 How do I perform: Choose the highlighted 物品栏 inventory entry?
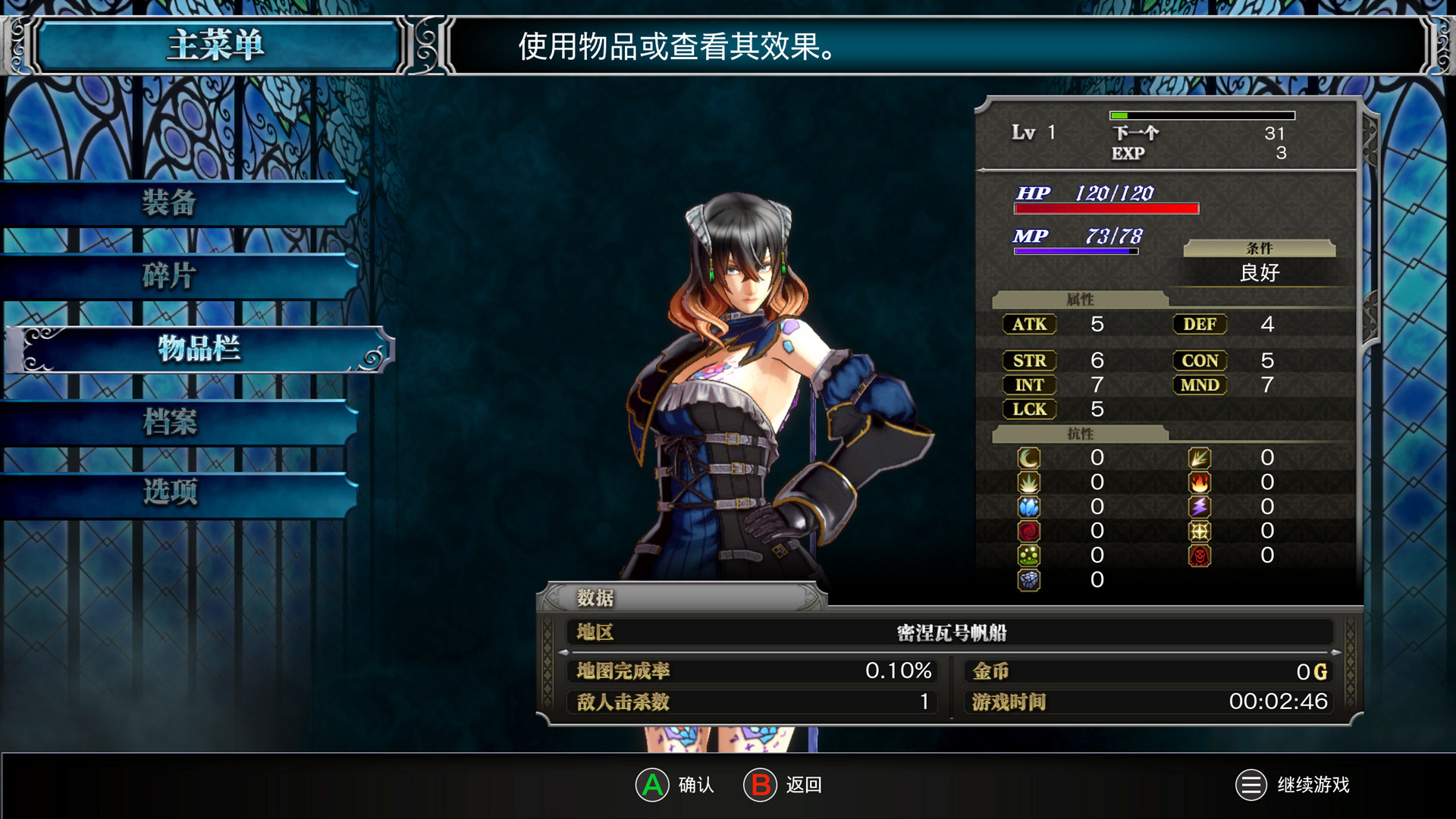click(199, 349)
